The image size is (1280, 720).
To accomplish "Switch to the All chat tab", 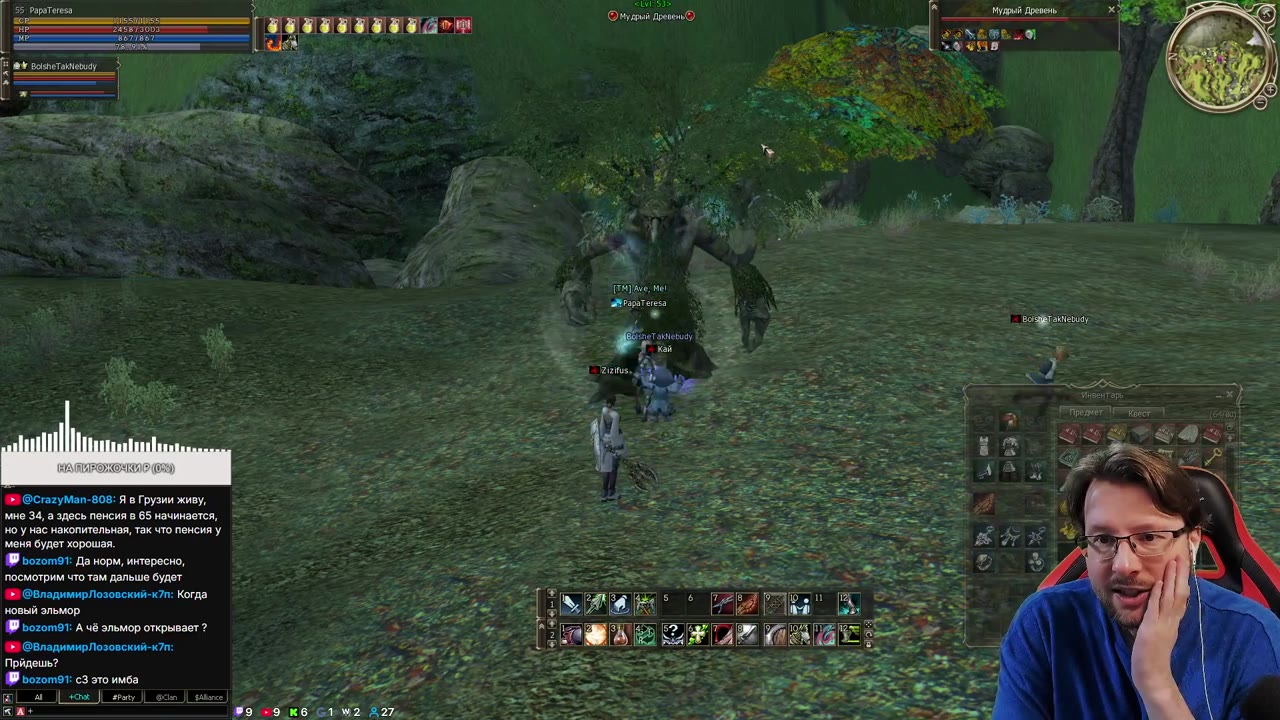I will 38,697.
